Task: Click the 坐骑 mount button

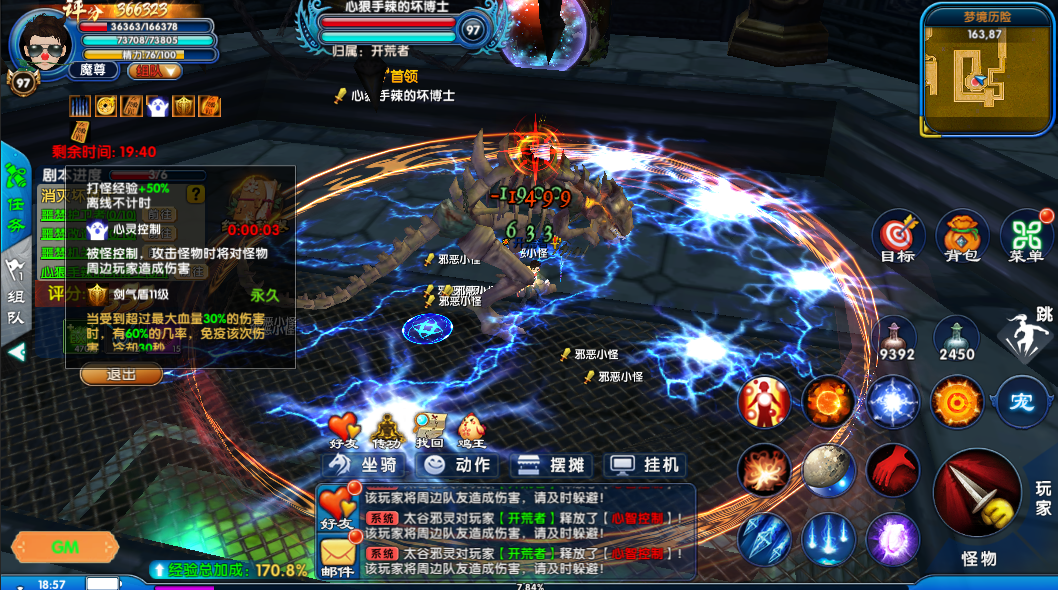Action: (x=363, y=465)
